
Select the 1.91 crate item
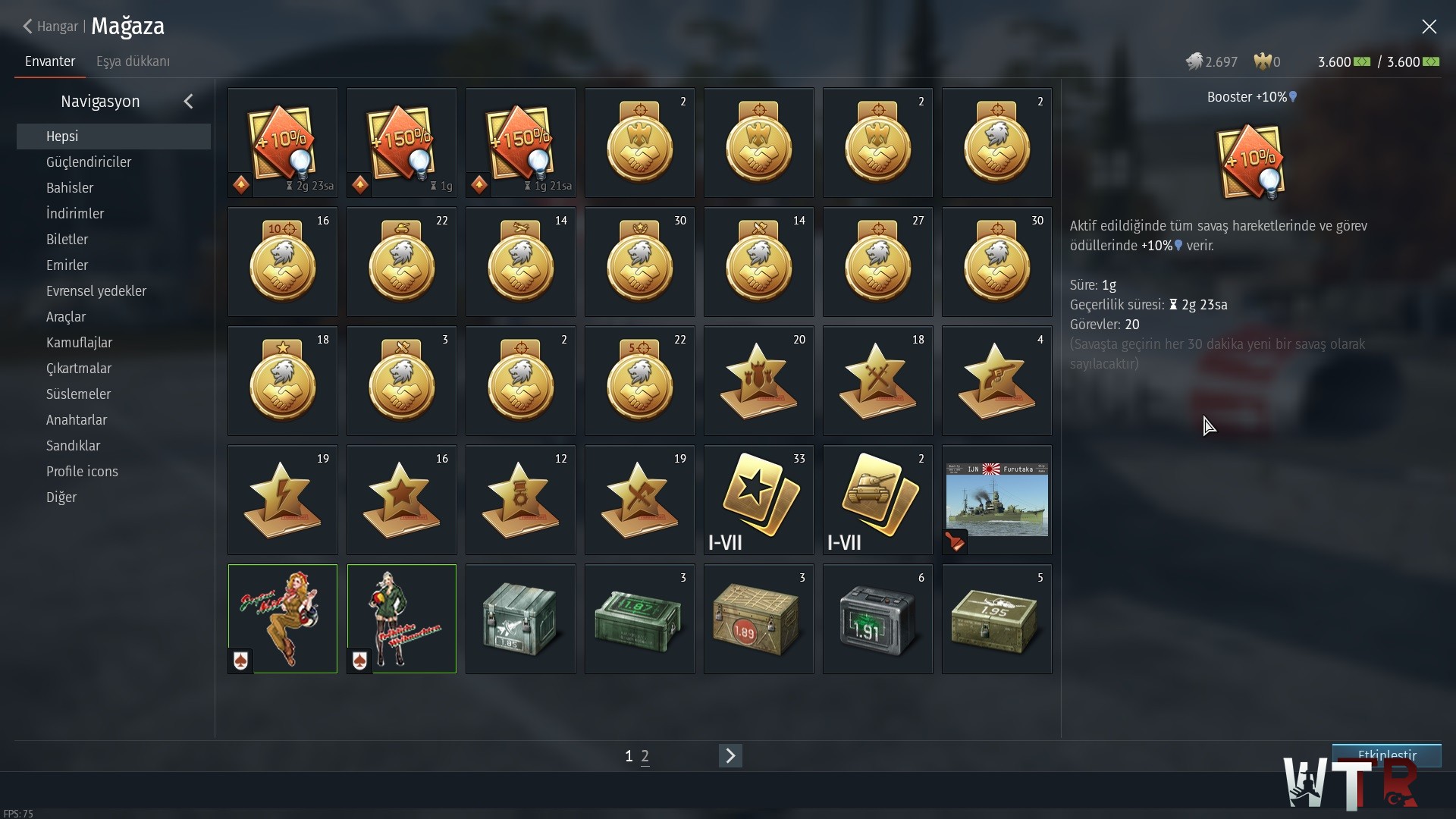click(877, 619)
